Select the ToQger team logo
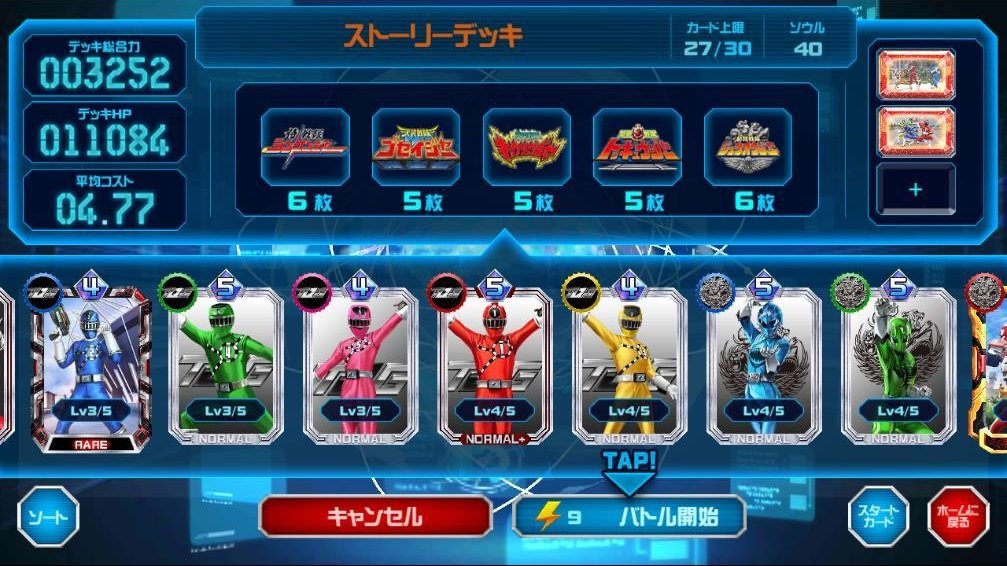 [636, 147]
